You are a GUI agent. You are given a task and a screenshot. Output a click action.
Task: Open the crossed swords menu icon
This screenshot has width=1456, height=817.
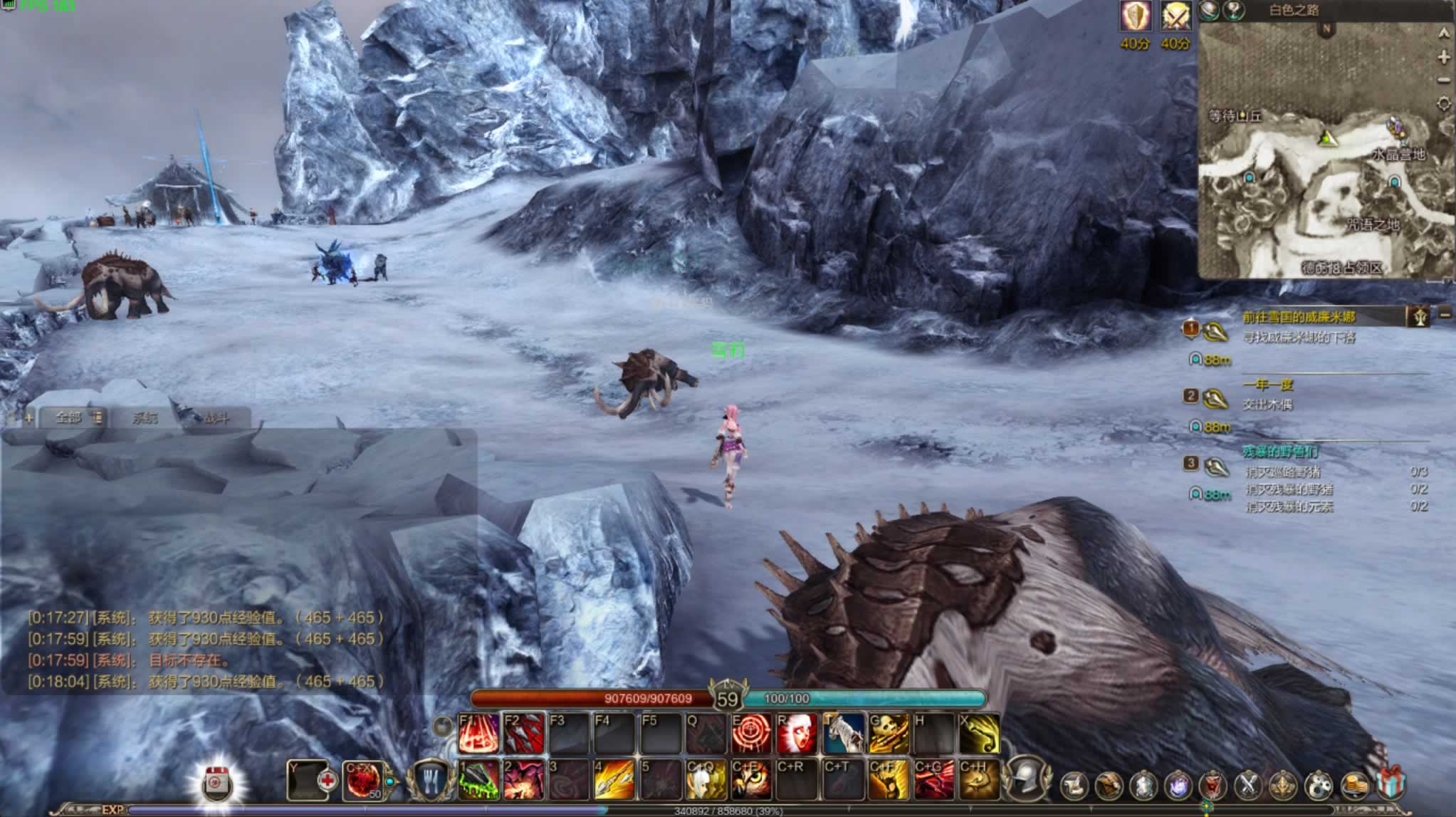point(1247,785)
